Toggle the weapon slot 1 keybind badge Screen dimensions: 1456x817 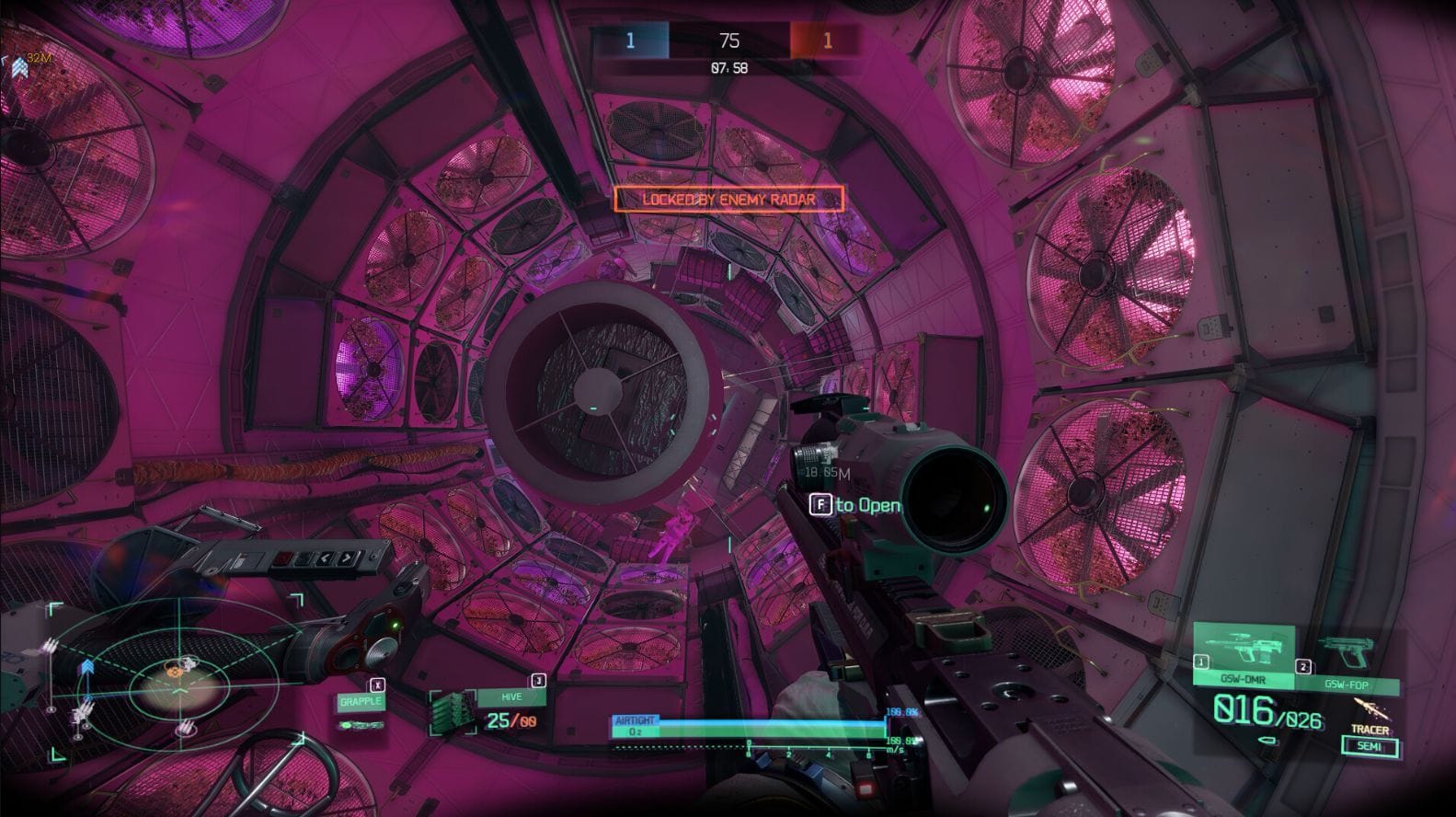click(x=1201, y=662)
